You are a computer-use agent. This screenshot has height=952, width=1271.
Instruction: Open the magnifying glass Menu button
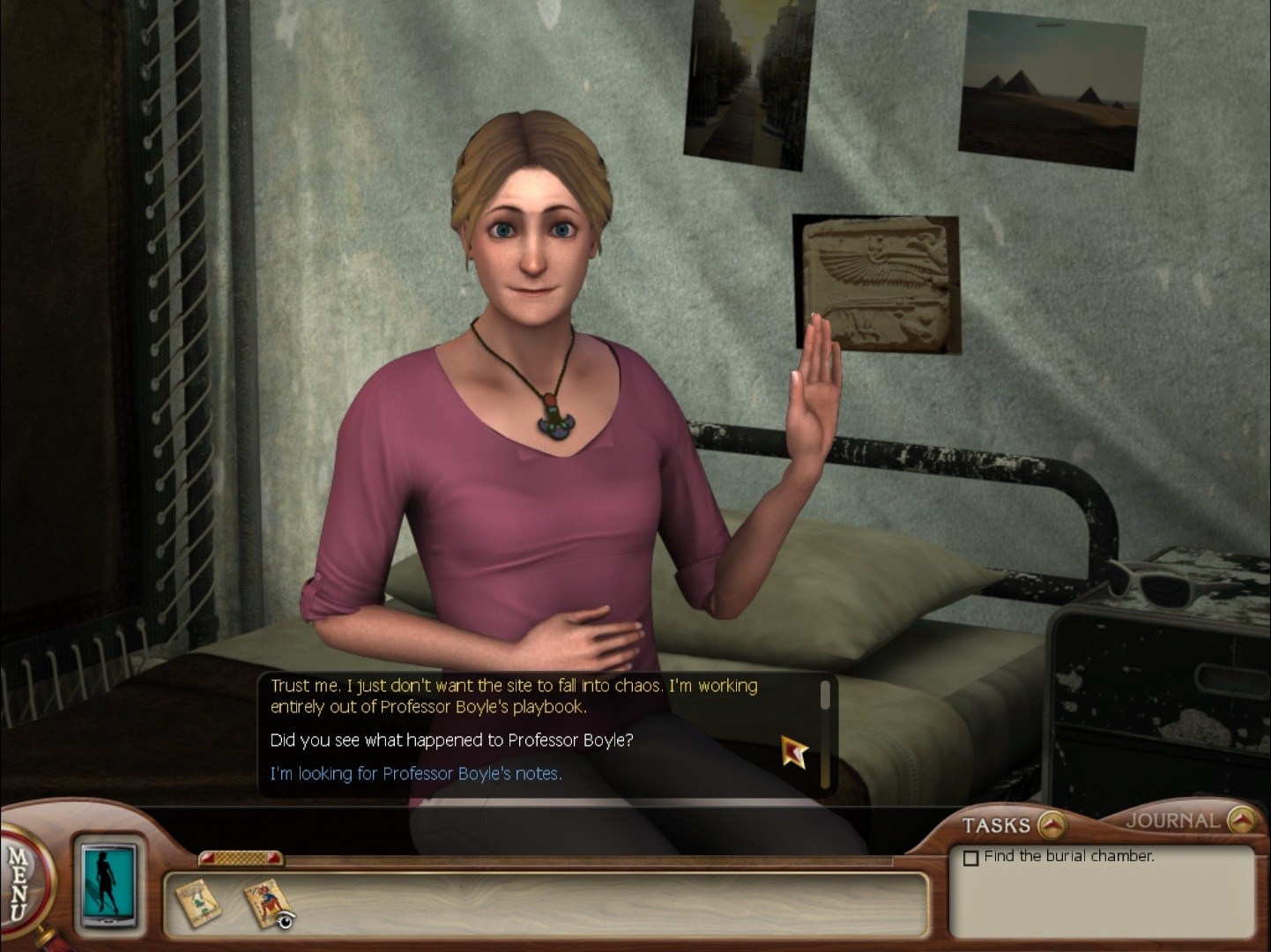[21, 882]
